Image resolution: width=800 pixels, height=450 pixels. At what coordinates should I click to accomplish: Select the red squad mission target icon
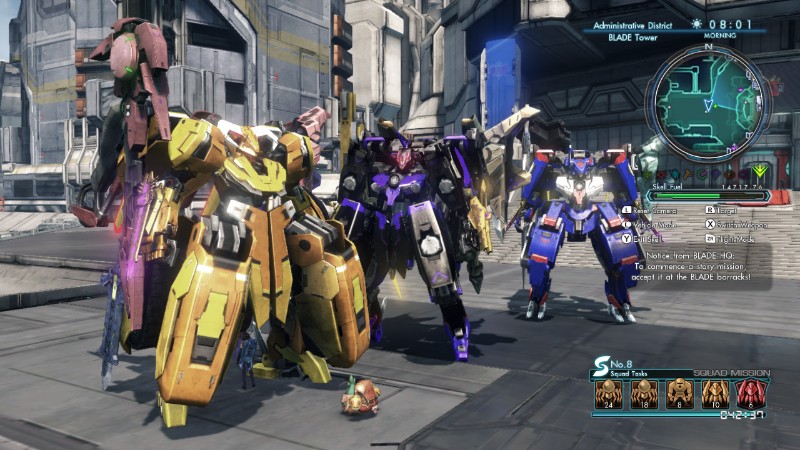[751, 394]
